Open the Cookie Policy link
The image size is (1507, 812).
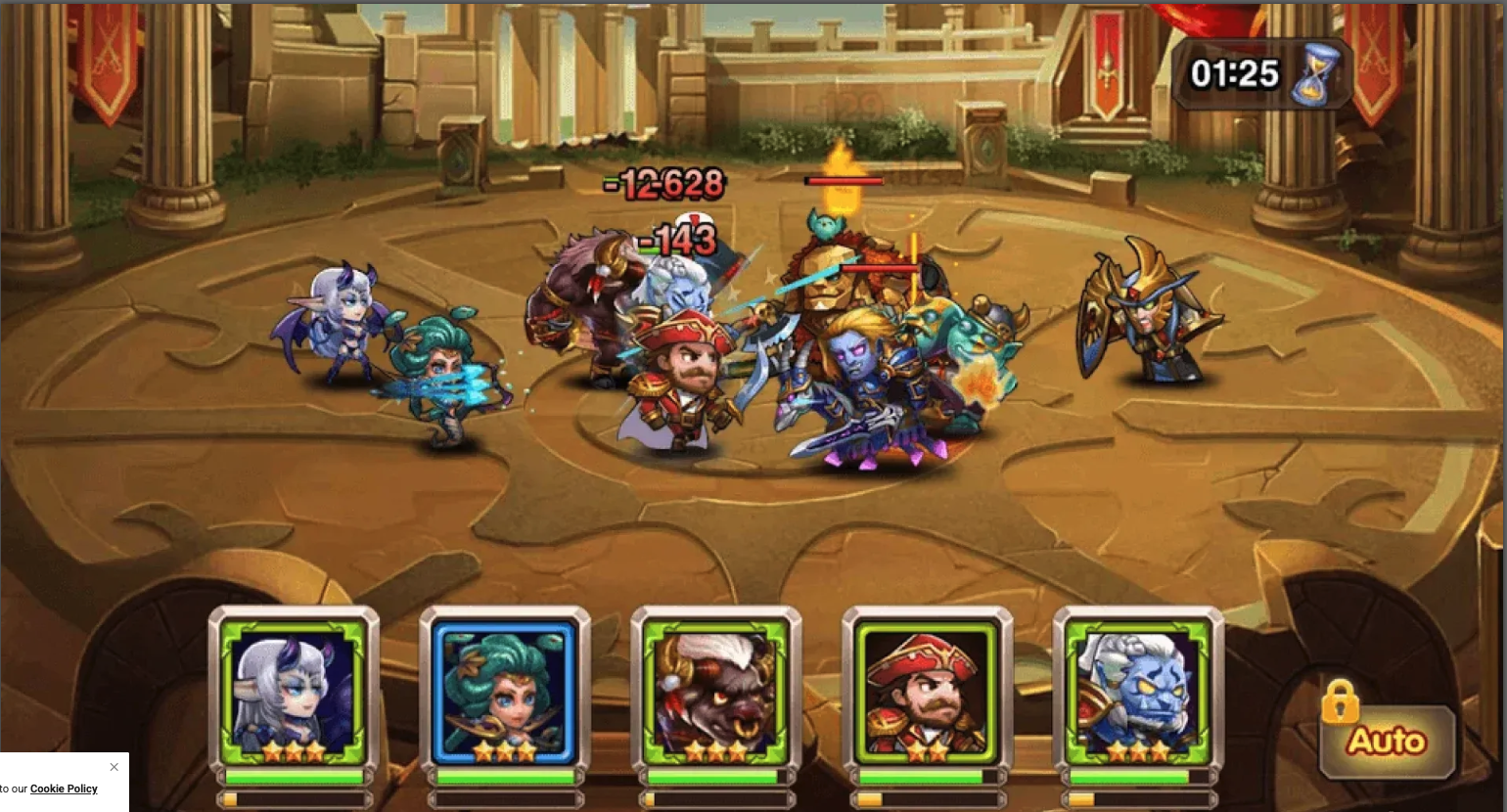click(64, 789)
